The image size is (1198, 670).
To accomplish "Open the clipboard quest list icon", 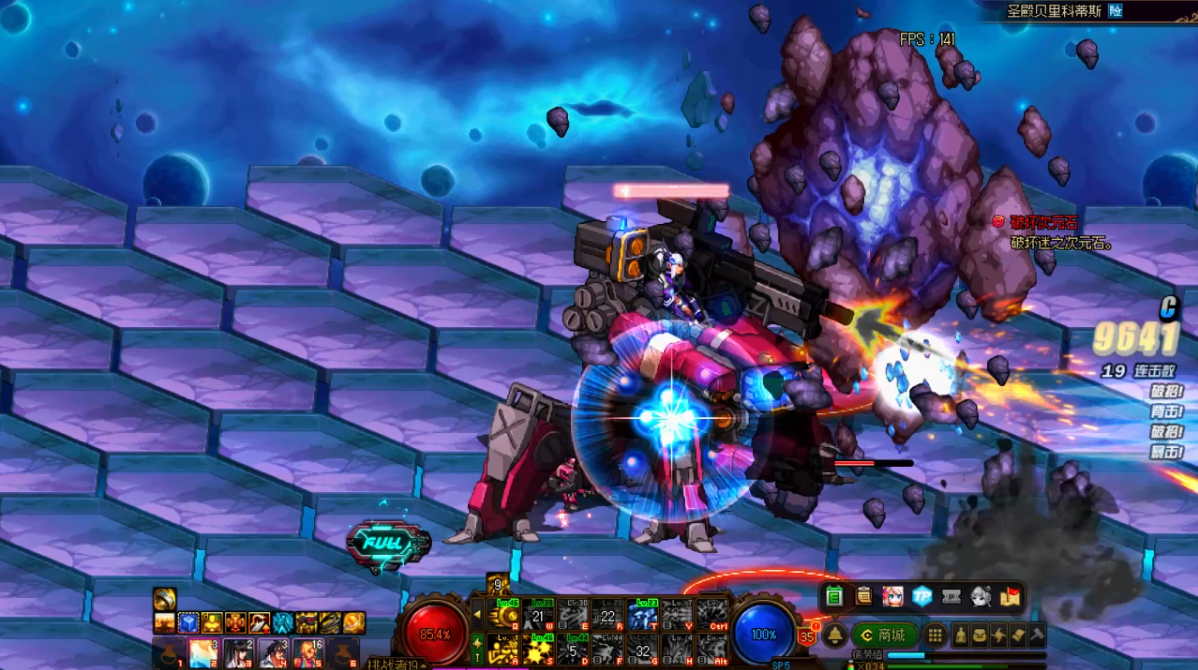I will point(864,596).
